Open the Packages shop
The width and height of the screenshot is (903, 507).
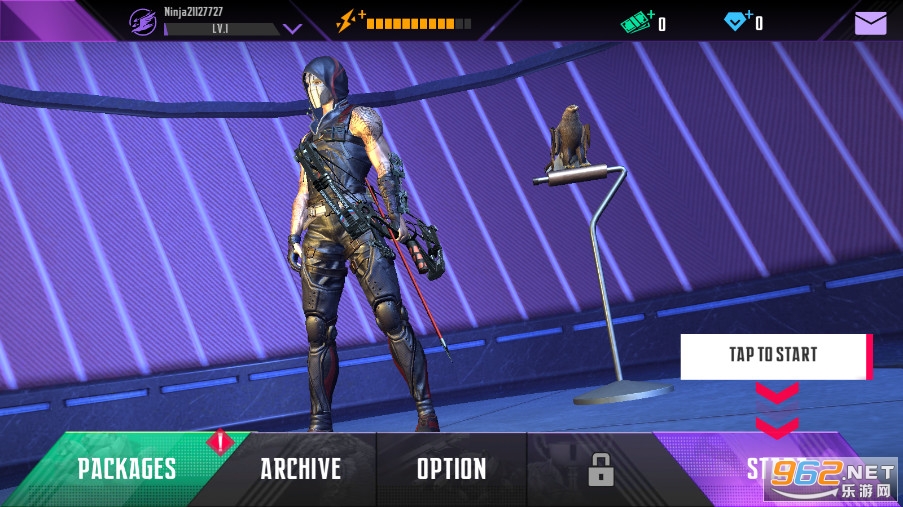(x=127, y=468)
